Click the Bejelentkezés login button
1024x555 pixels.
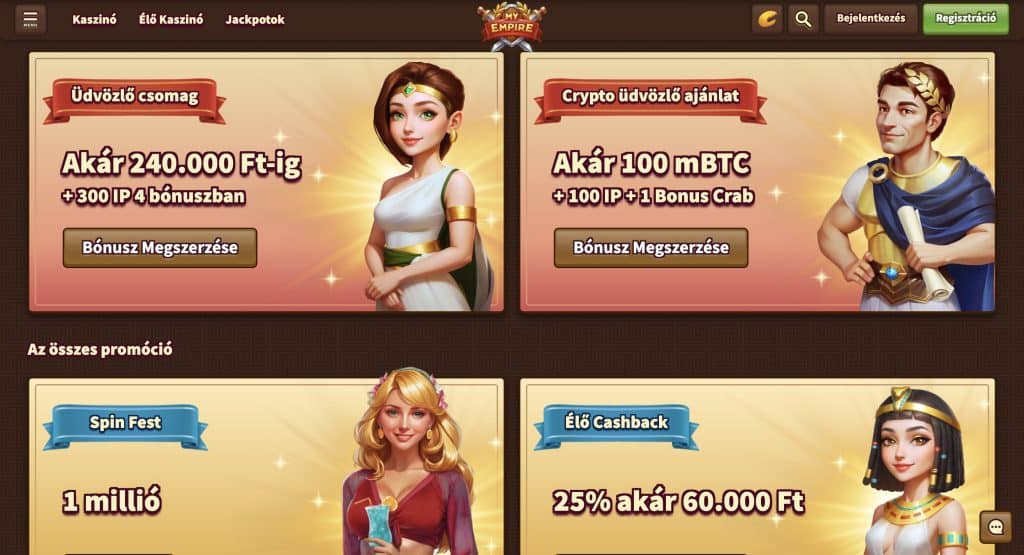tap(870, 19)
